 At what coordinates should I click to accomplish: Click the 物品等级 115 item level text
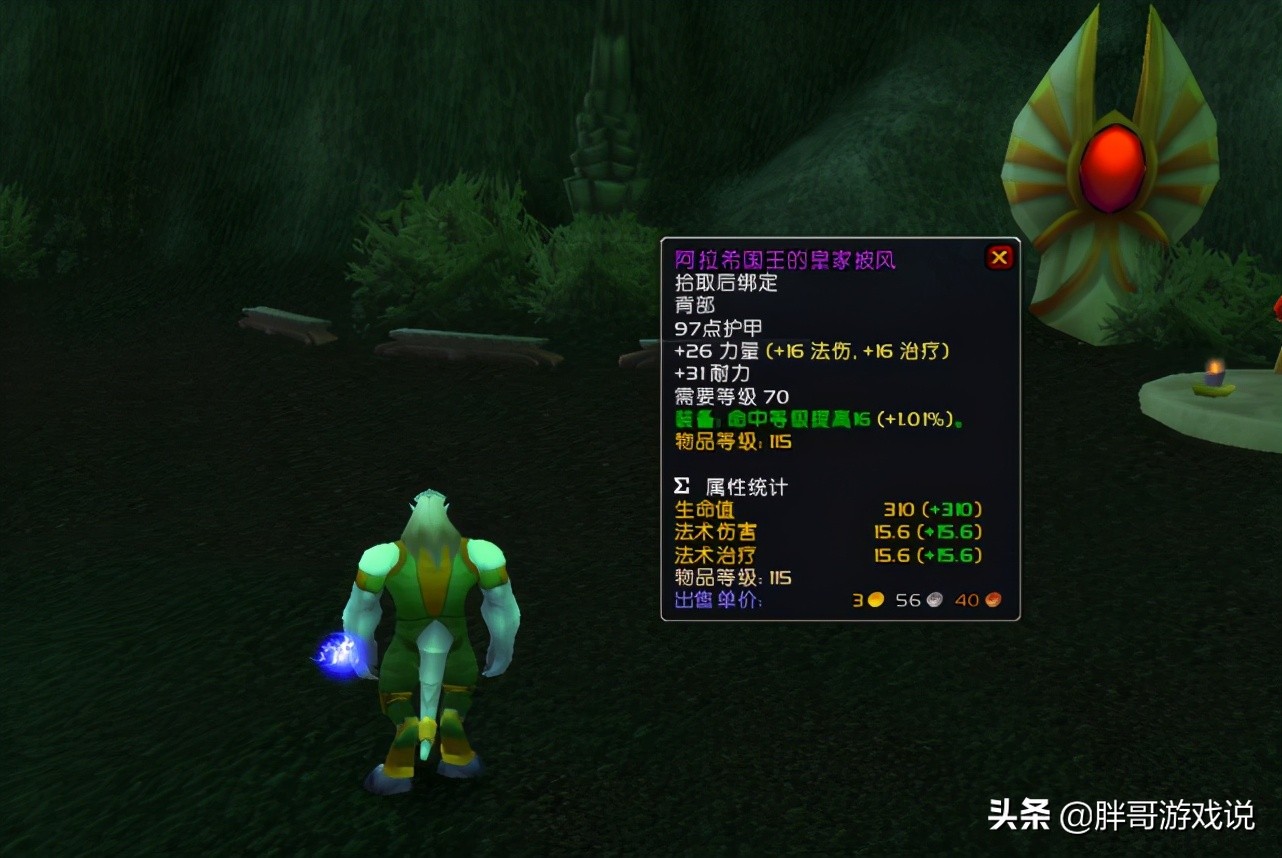pos(733,443)
